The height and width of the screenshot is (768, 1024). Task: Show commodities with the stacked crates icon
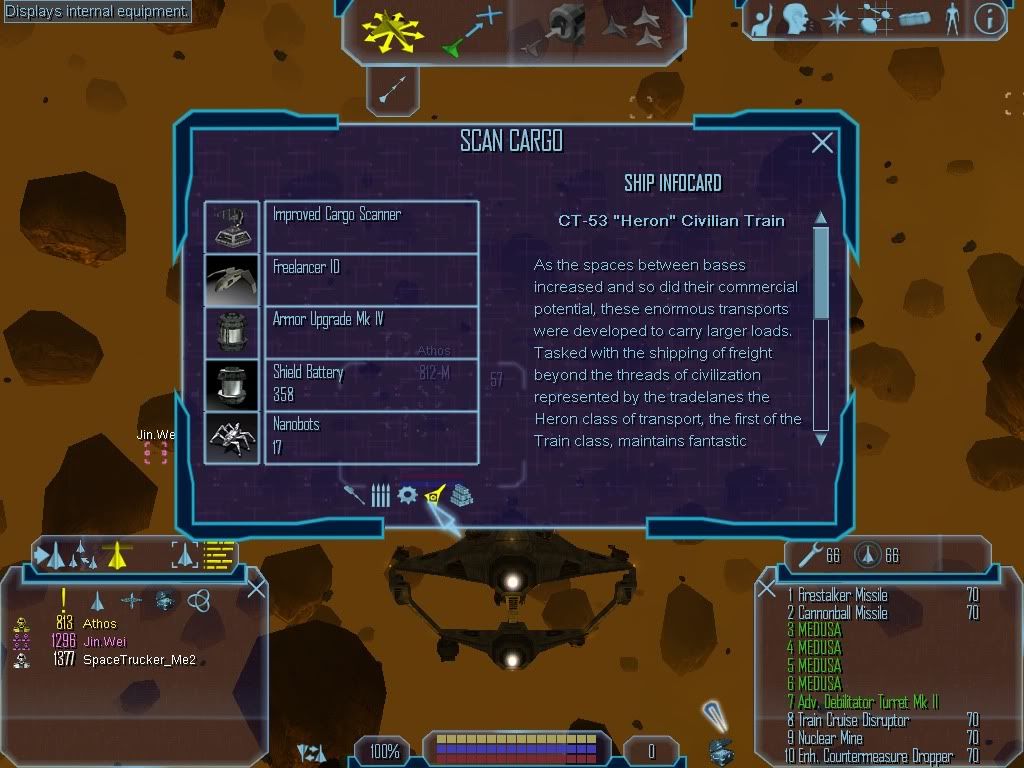coord(461,495)
